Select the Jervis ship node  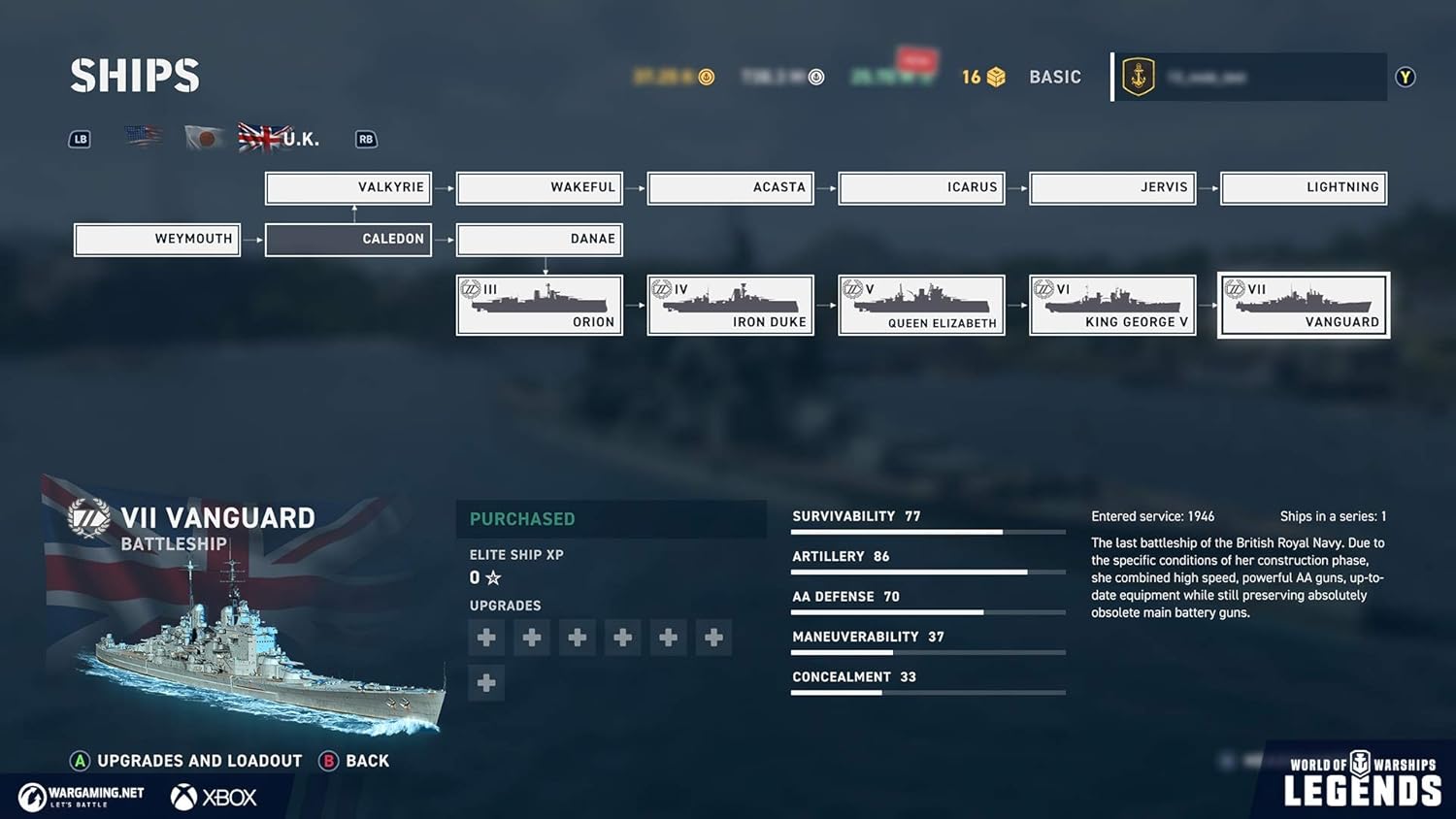1112,187
